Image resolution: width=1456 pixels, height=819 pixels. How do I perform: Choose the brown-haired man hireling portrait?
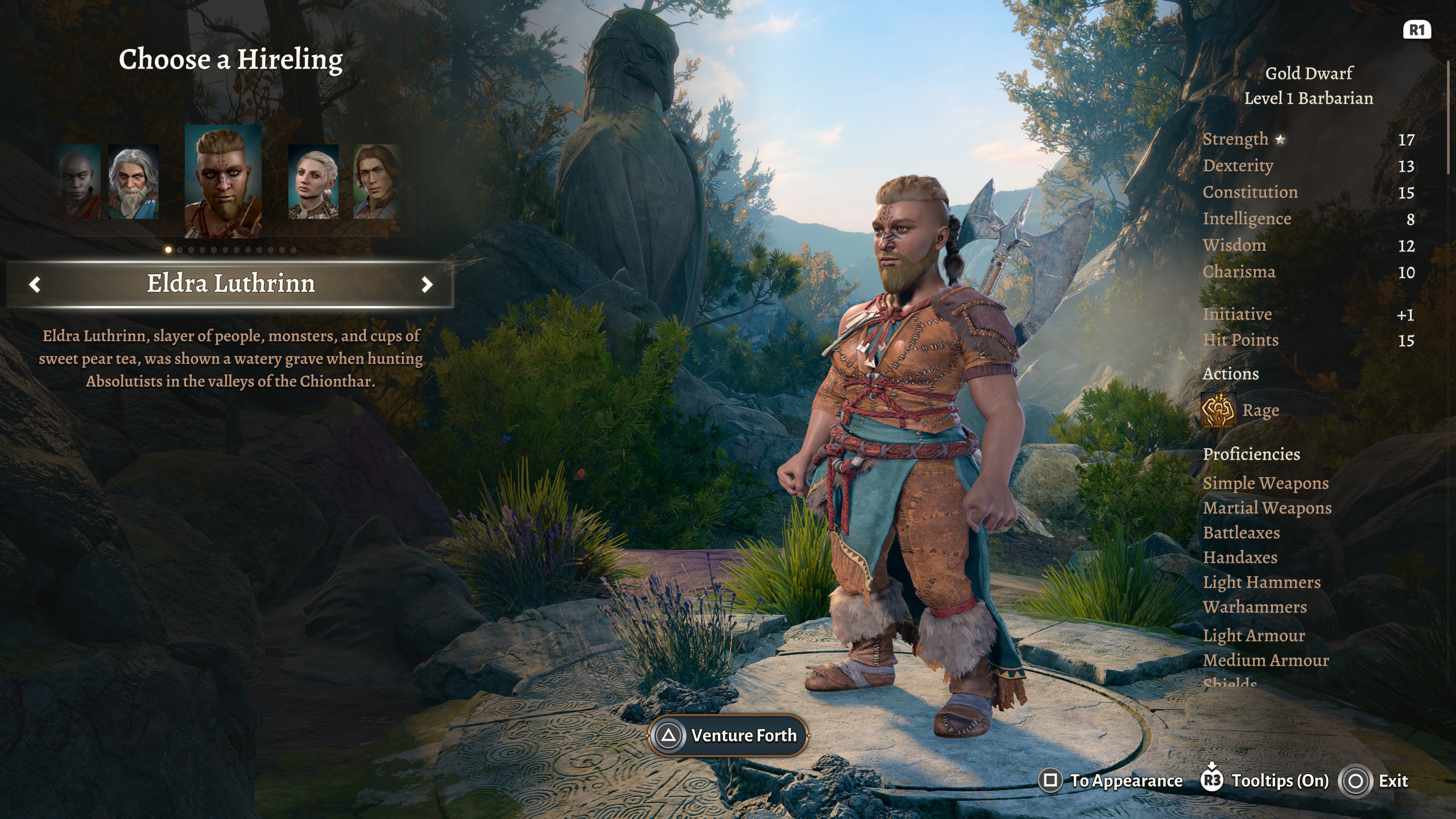tap(375, 182)
